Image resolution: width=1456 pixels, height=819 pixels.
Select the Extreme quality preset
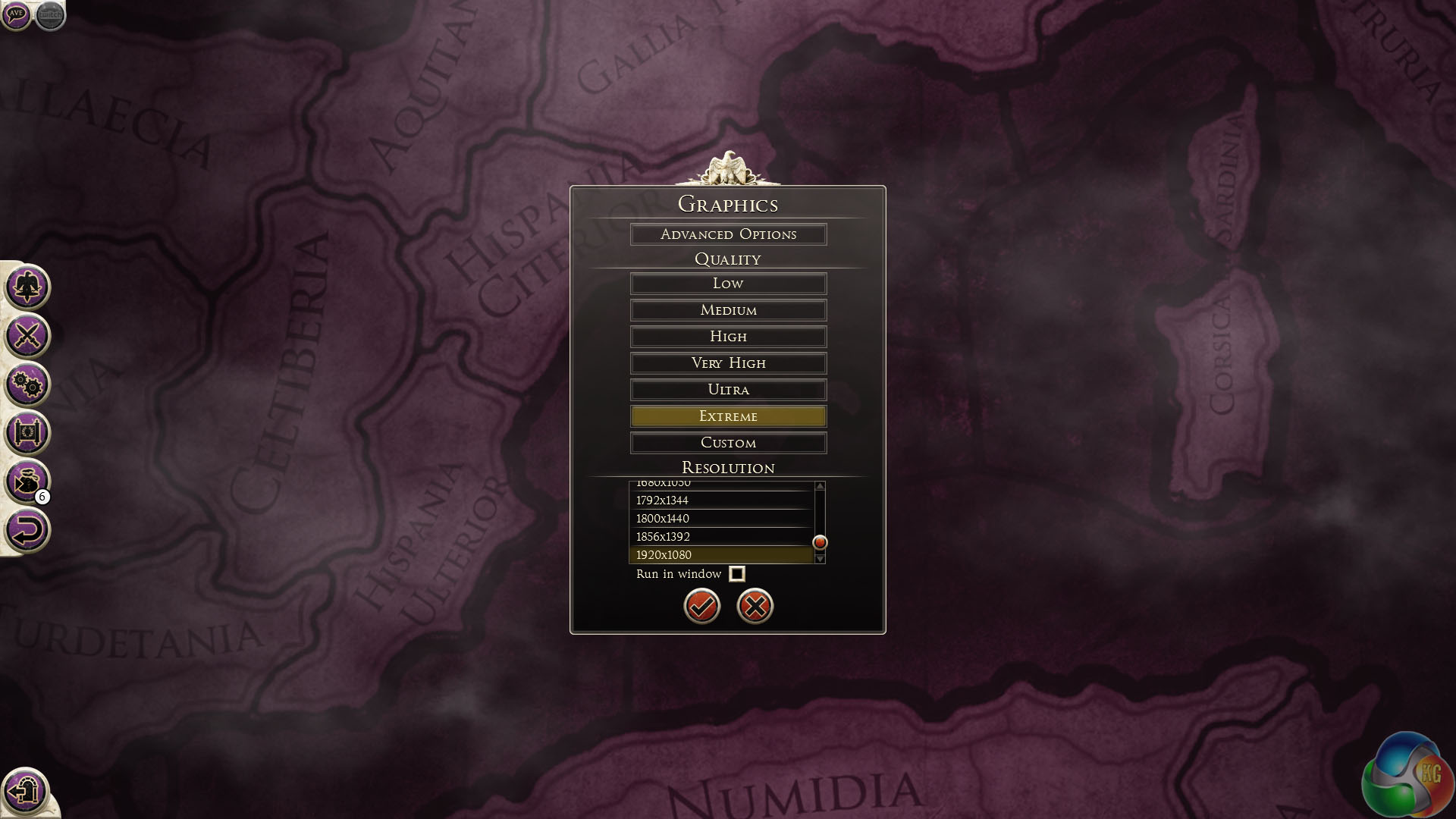click(728, 416)
